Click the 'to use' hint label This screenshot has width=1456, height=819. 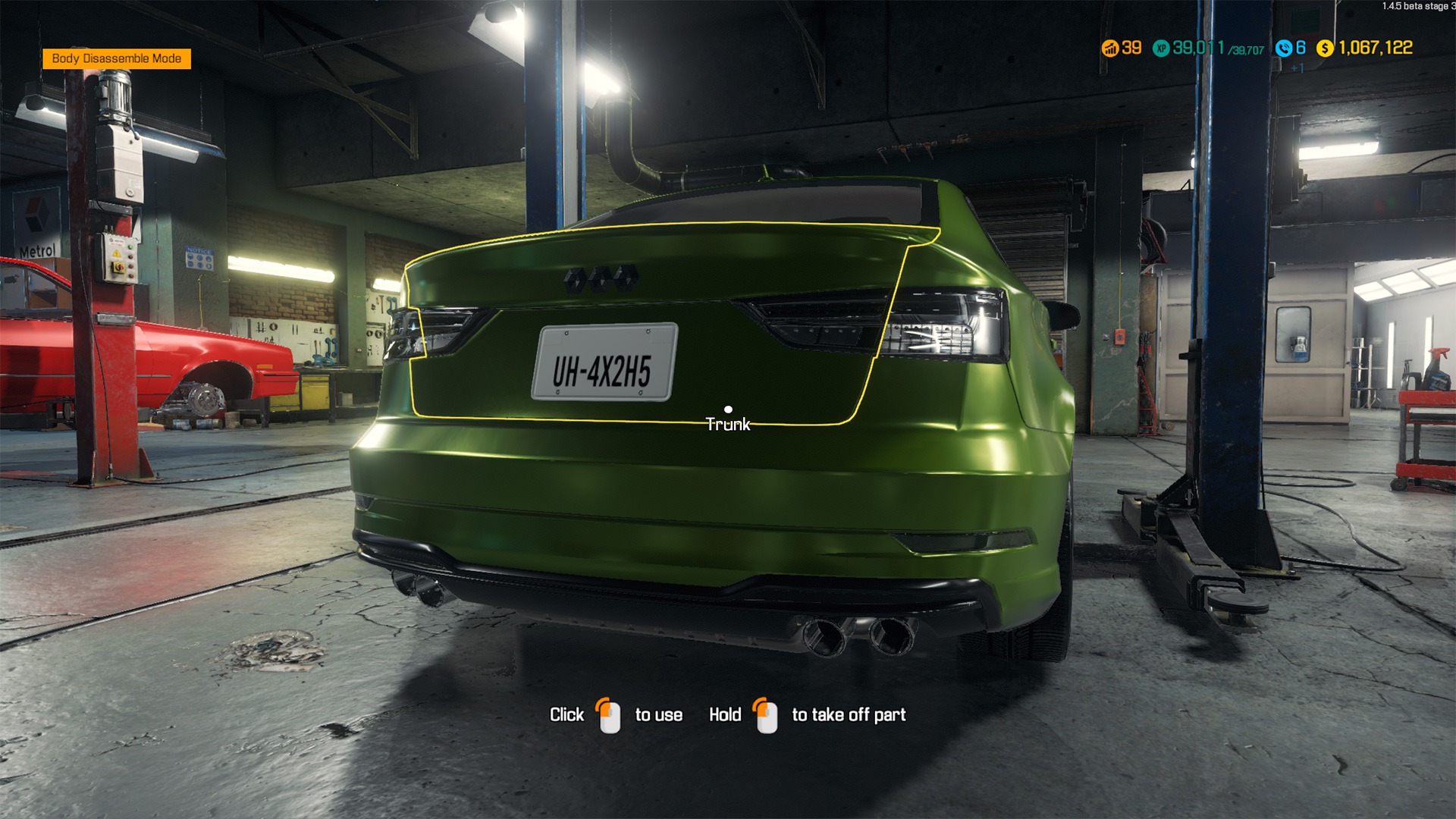pyautogui.click(x=657, y=714)
